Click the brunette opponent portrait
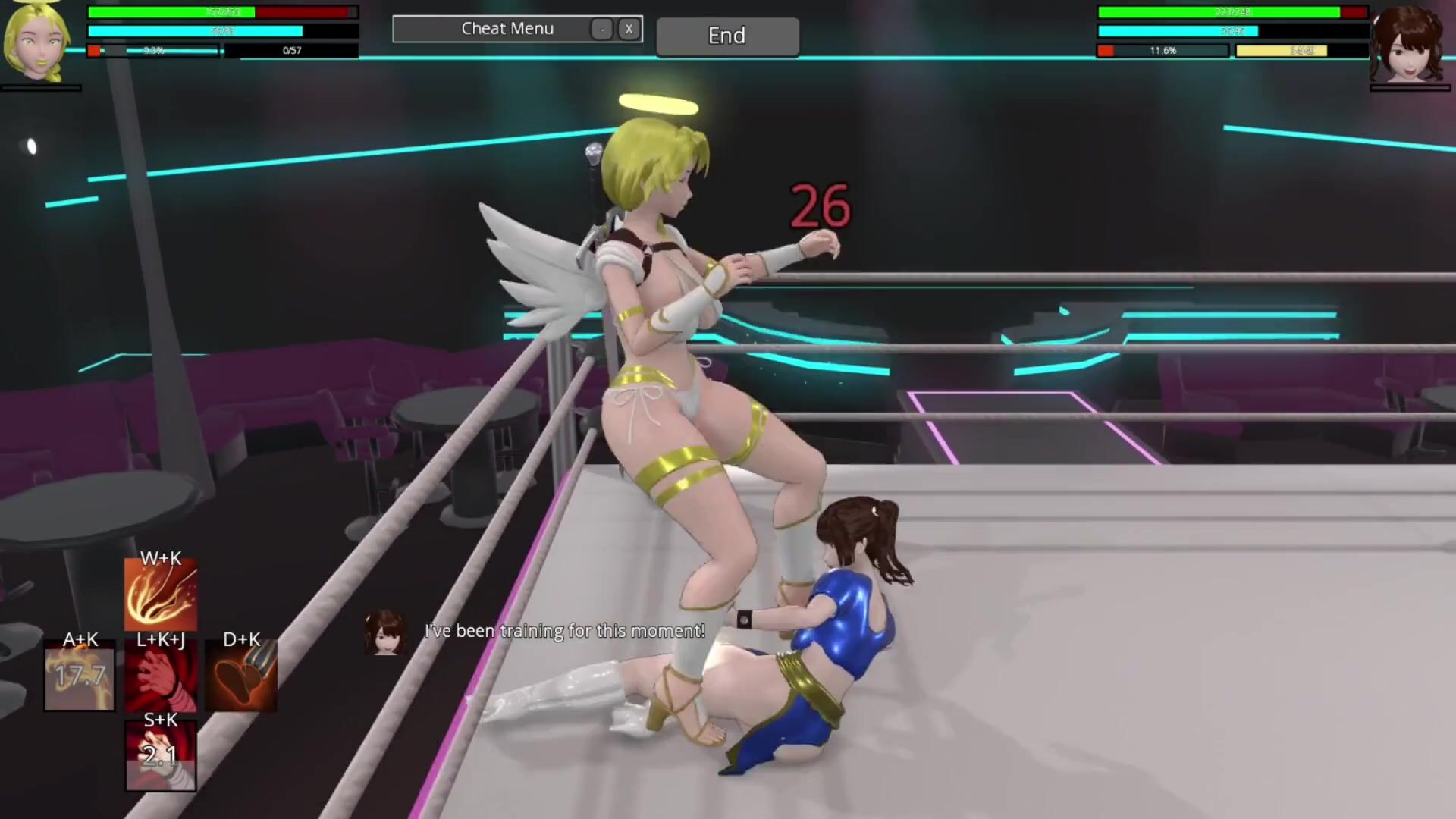This screenshot has width=1456, height=819. [x=1409, y=44]
